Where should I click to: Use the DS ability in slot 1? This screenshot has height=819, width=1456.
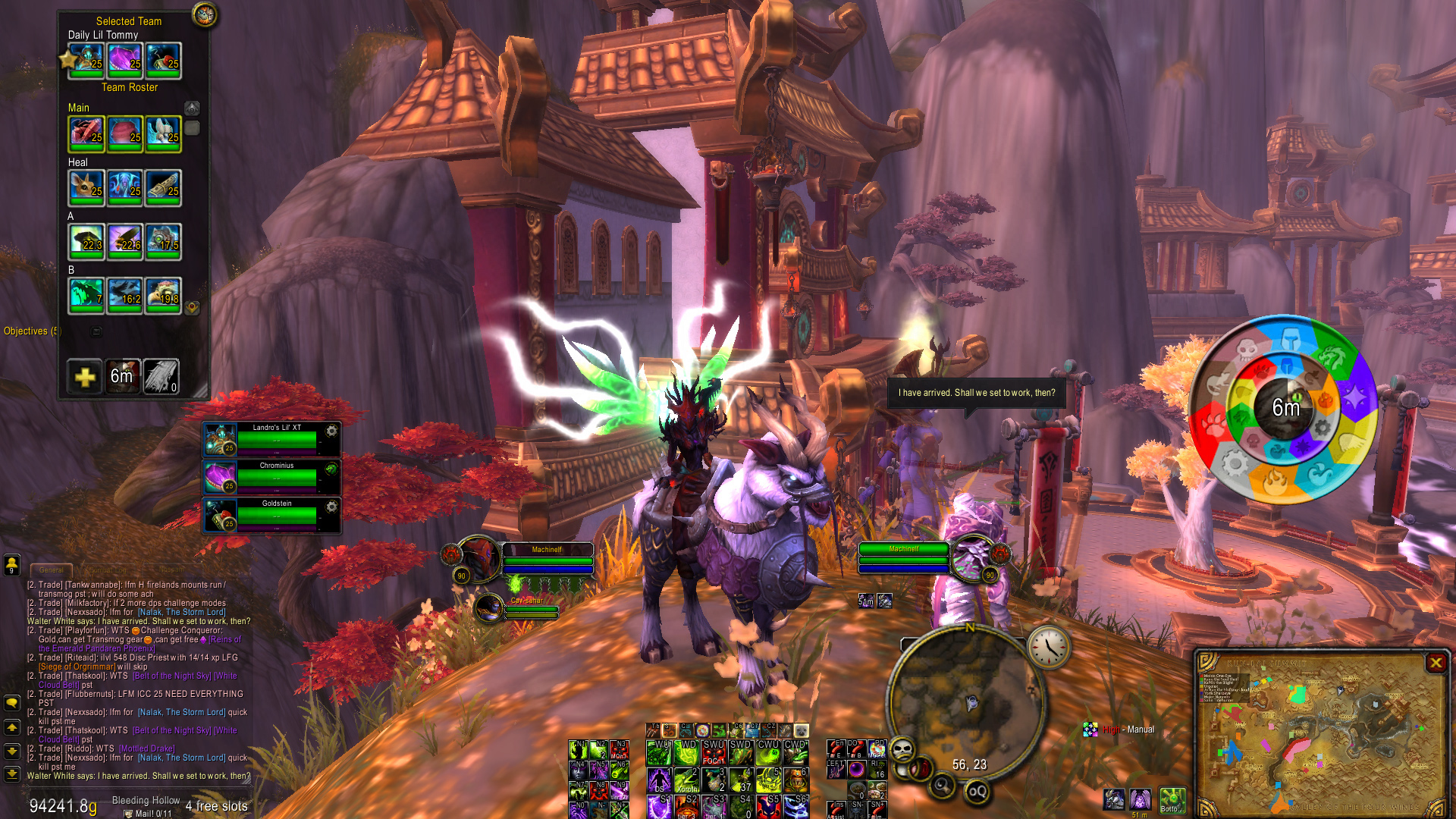tap(660, 780)
